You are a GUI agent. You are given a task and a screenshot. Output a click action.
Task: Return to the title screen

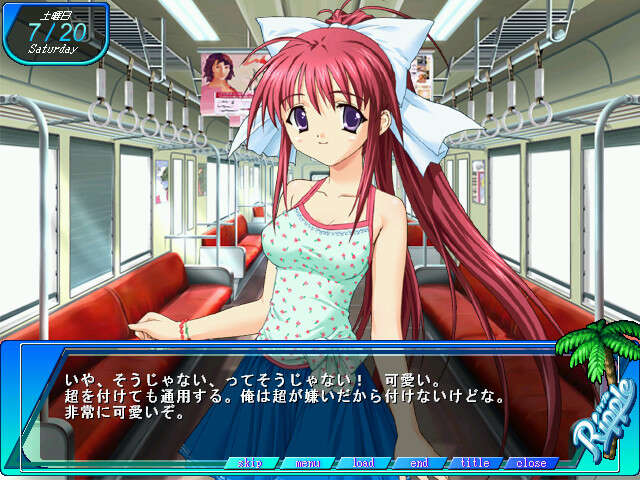(x=475, y=463)
